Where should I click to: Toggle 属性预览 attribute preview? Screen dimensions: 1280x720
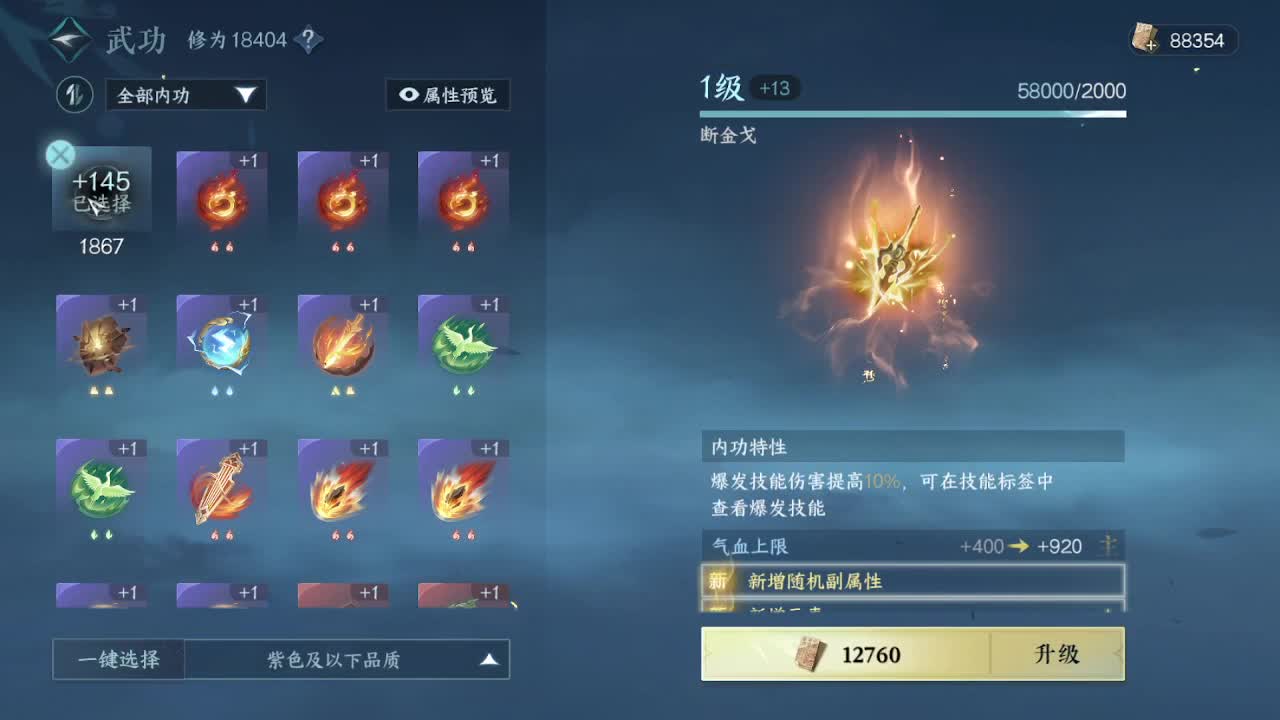click(448, 95)
